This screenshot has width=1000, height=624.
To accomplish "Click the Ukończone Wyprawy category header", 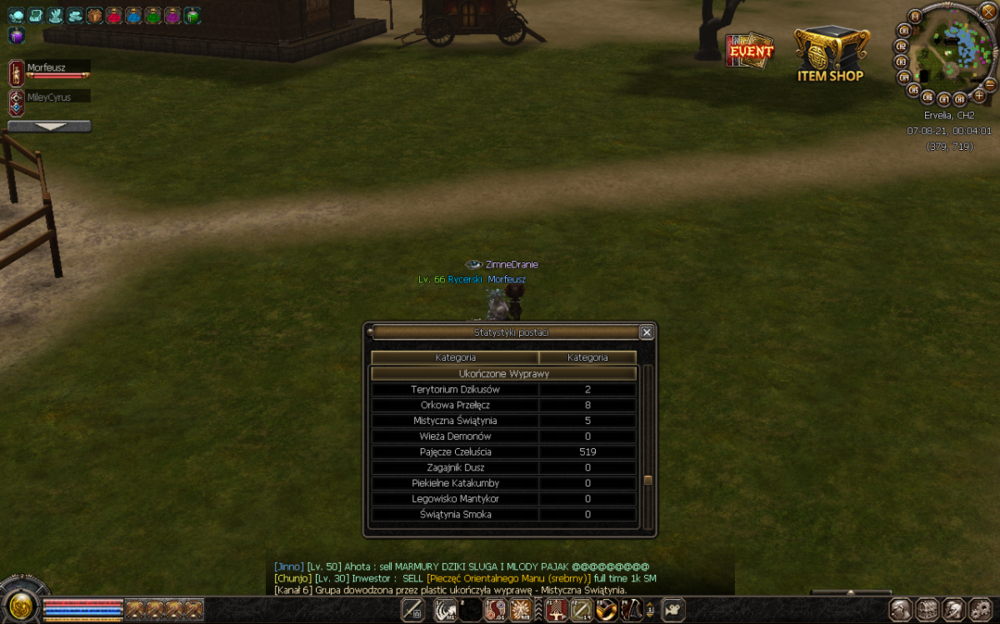I will [503, 373].
